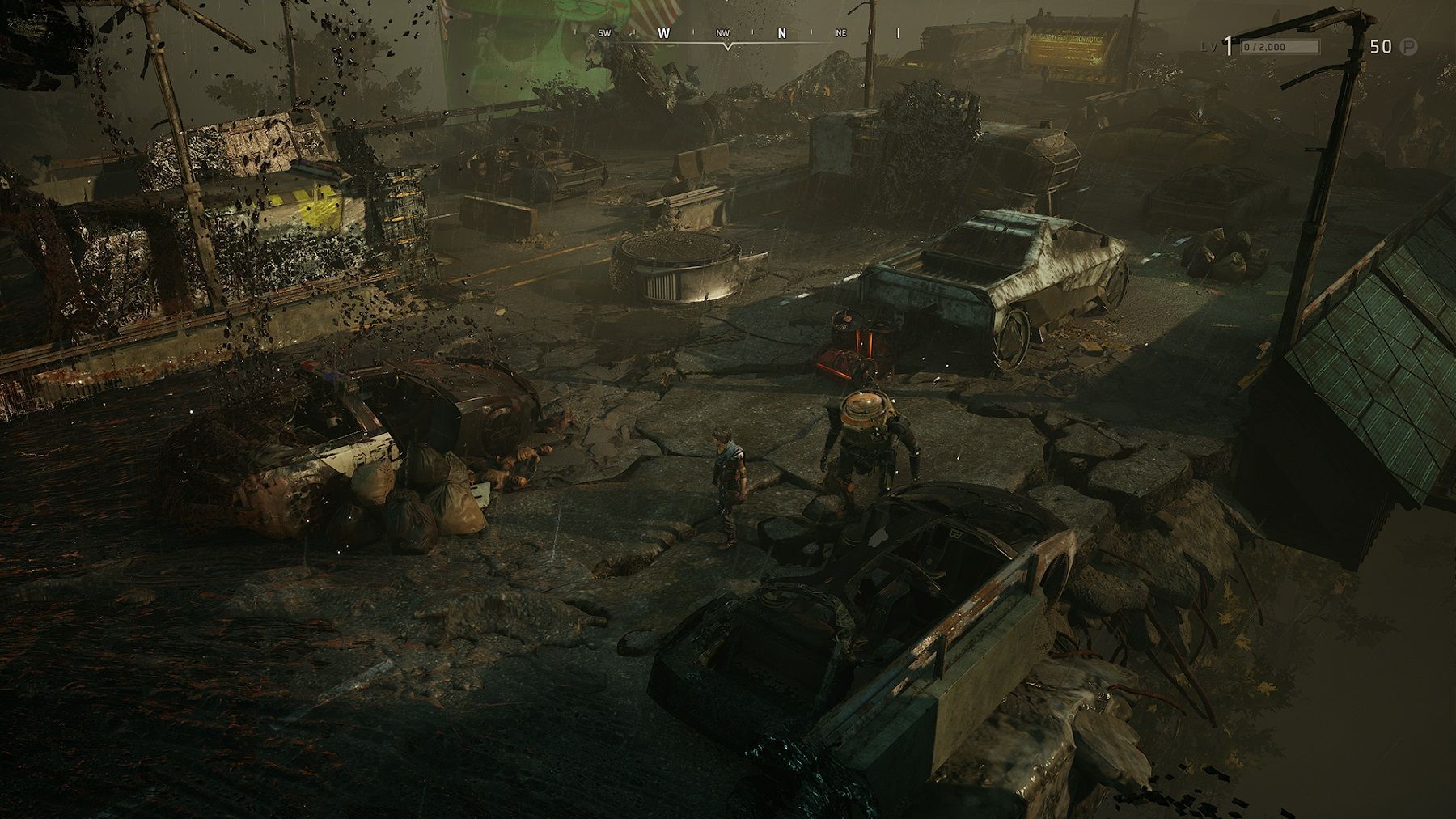The height and width of the screenshot is (819, 1456).
Task: Click the N marker on the compass
Action: 781,33
